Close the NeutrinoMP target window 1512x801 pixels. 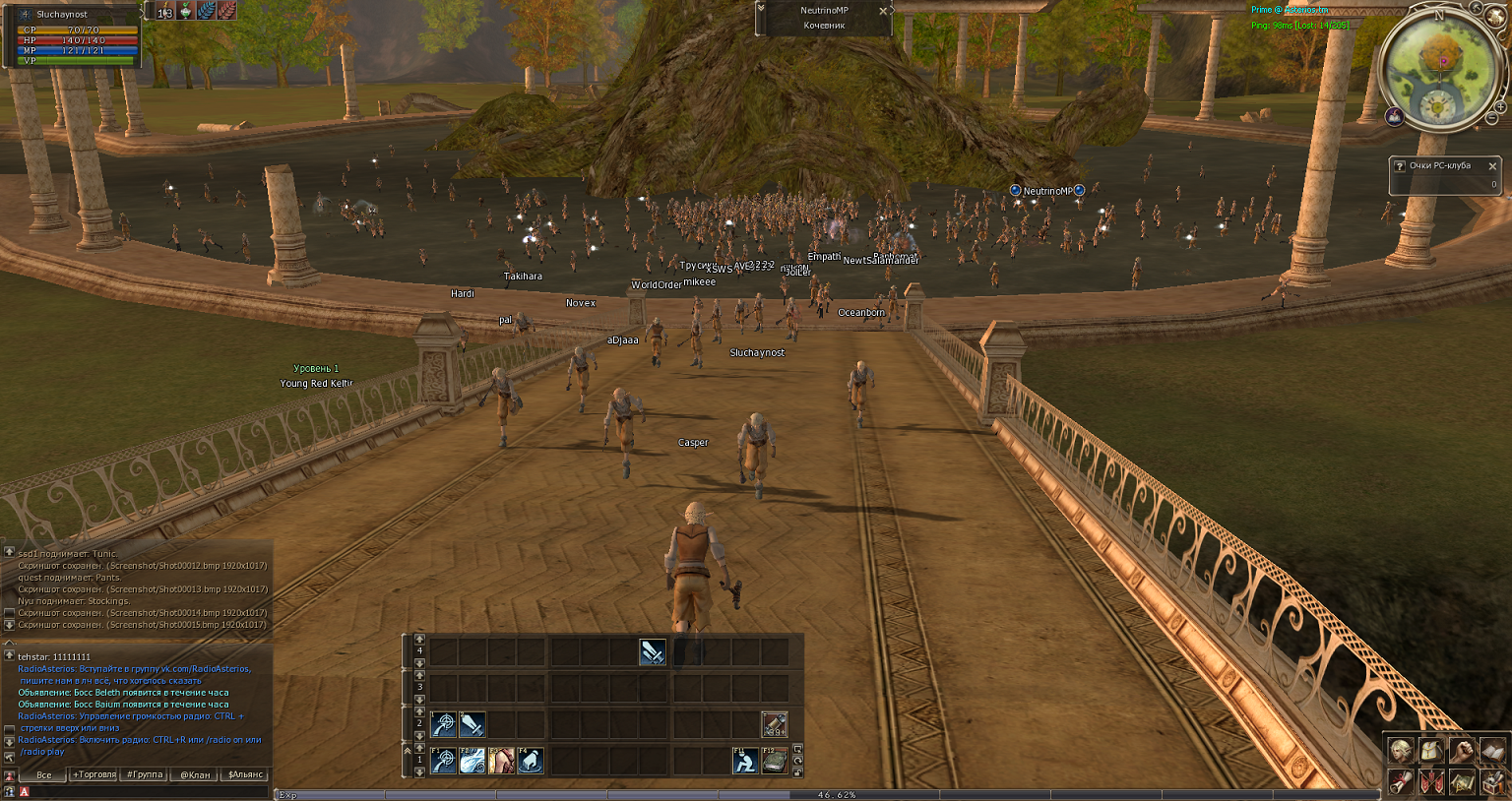pos(883,11)
